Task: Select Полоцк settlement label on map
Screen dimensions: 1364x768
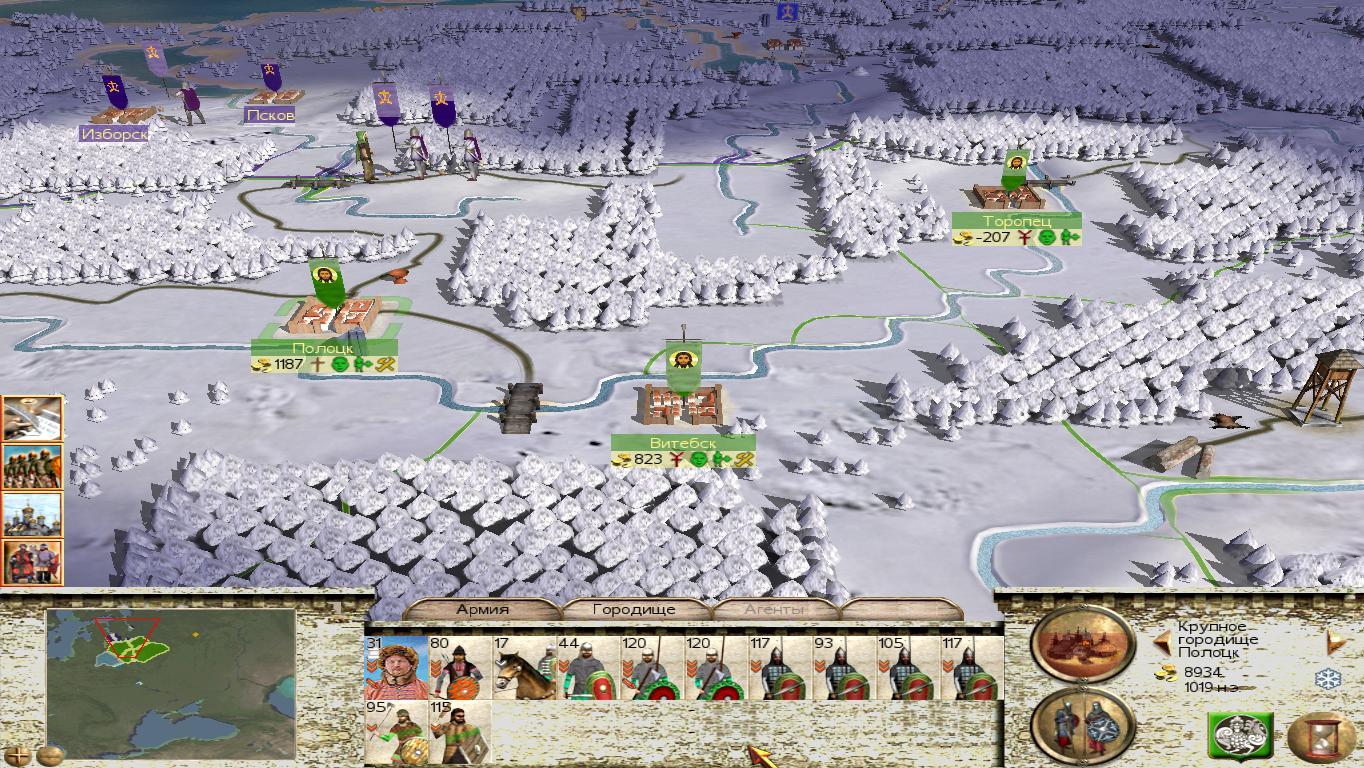Action: click(x=323, y=347)
